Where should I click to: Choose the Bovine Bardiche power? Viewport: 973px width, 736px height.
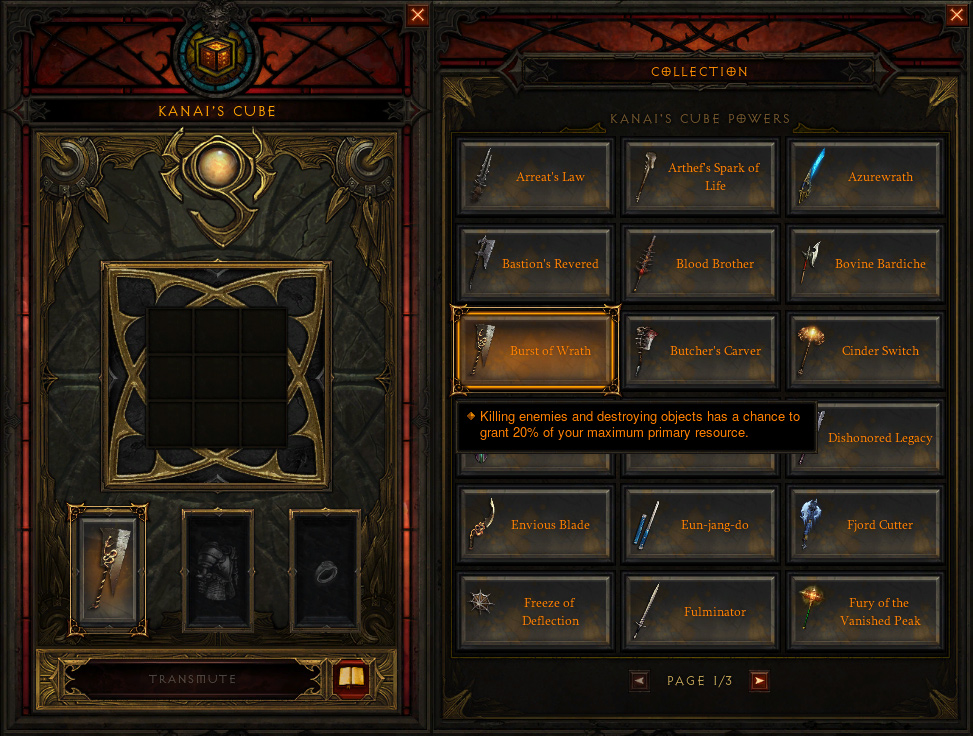point(865,264)
